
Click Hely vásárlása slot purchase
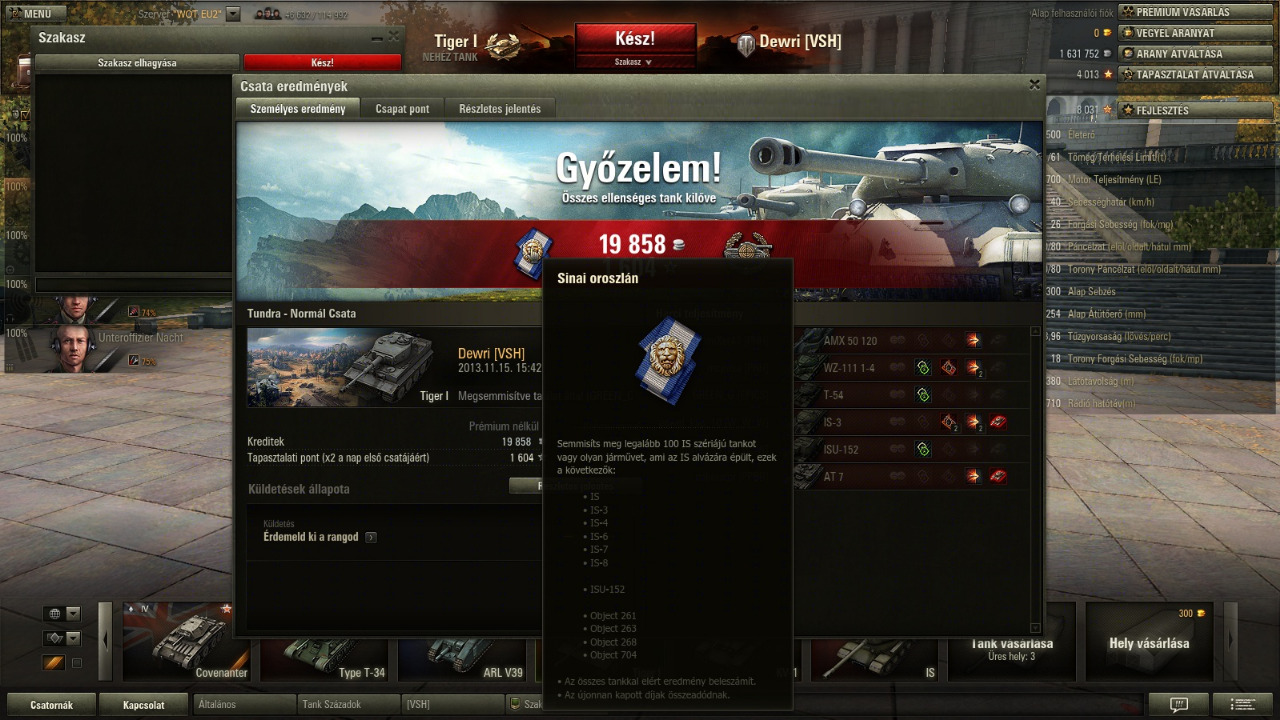point(1149,643)
